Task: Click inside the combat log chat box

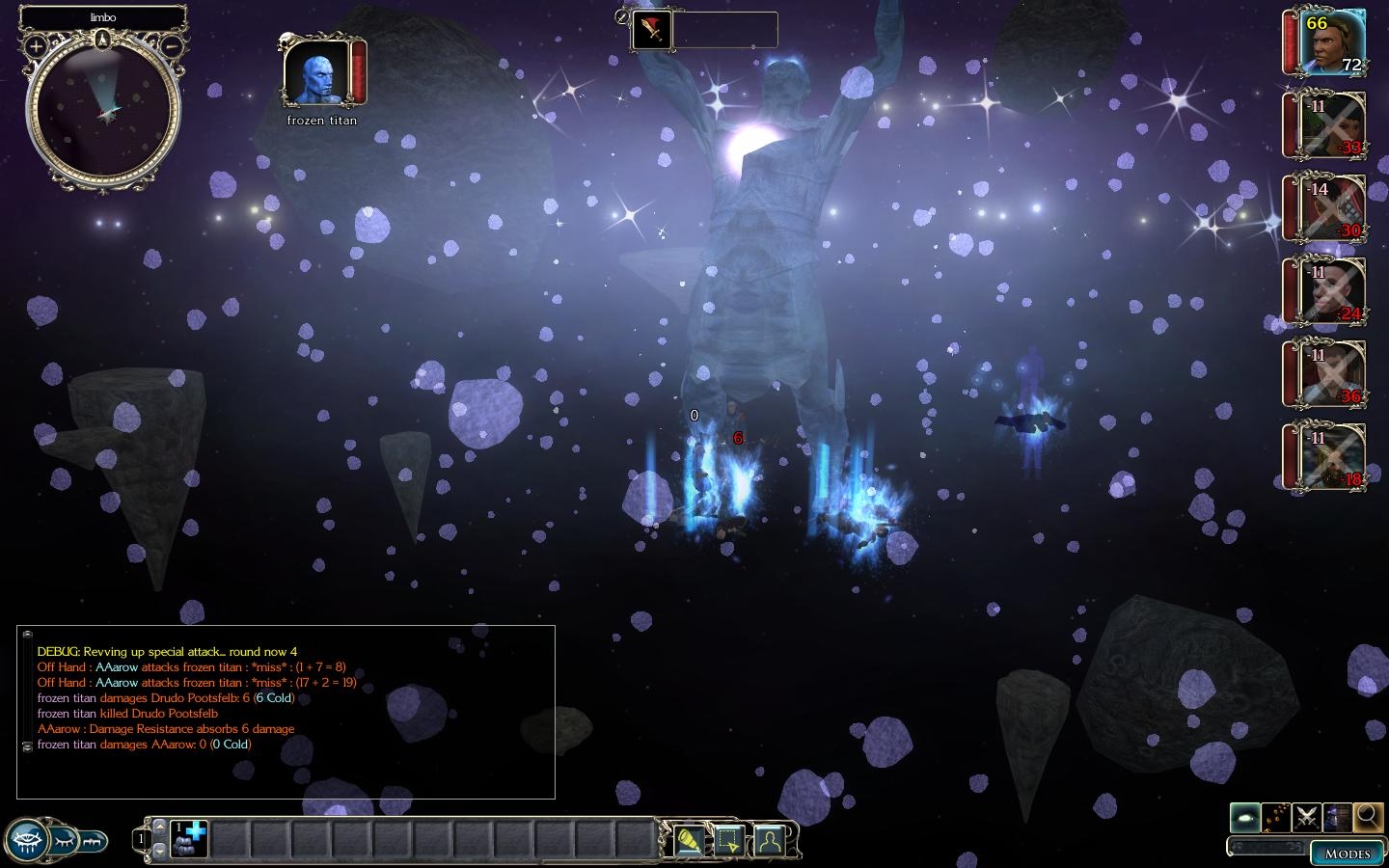Action: 286,712
